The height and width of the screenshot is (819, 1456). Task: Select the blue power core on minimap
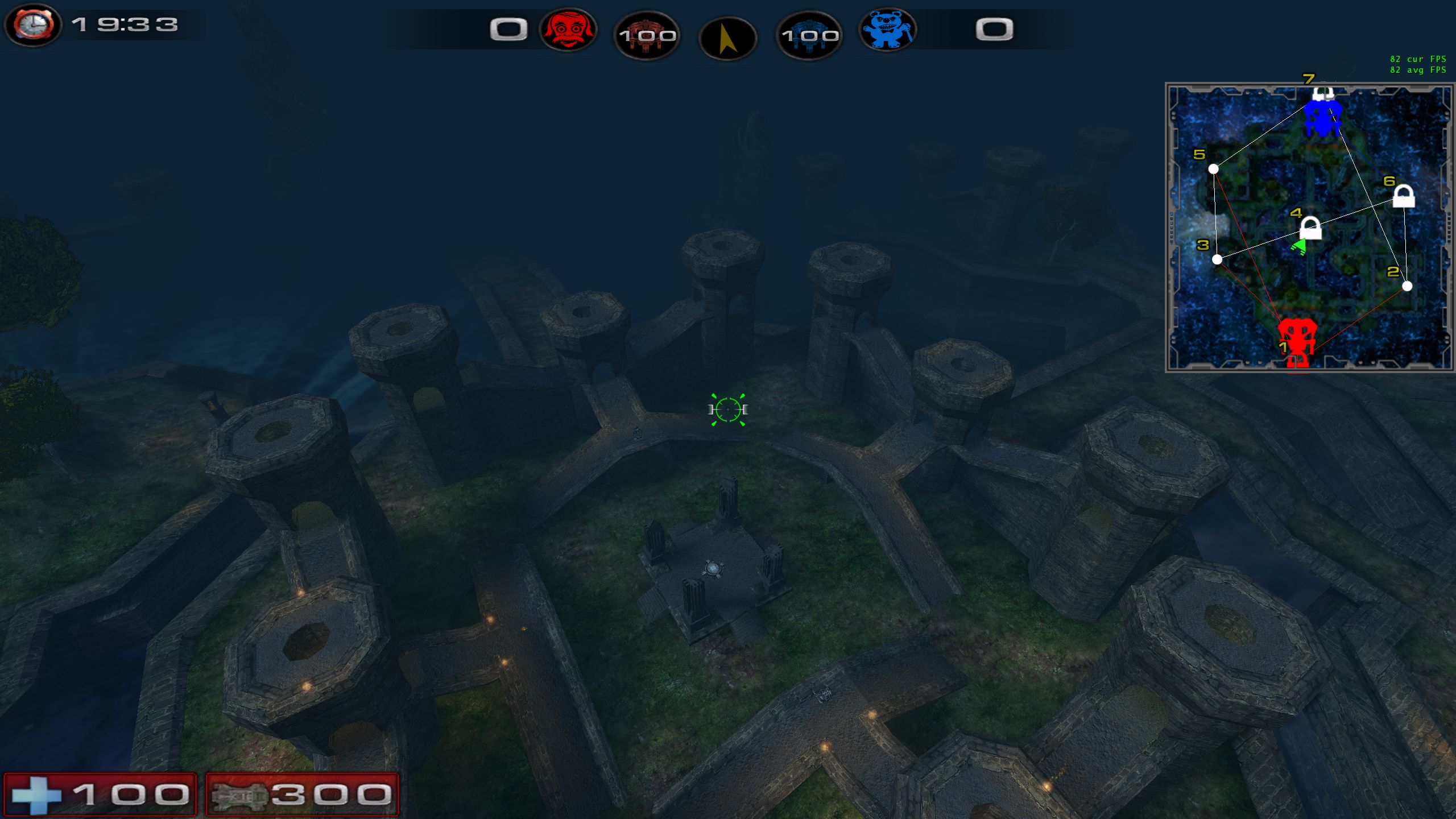pos(1323,117)
